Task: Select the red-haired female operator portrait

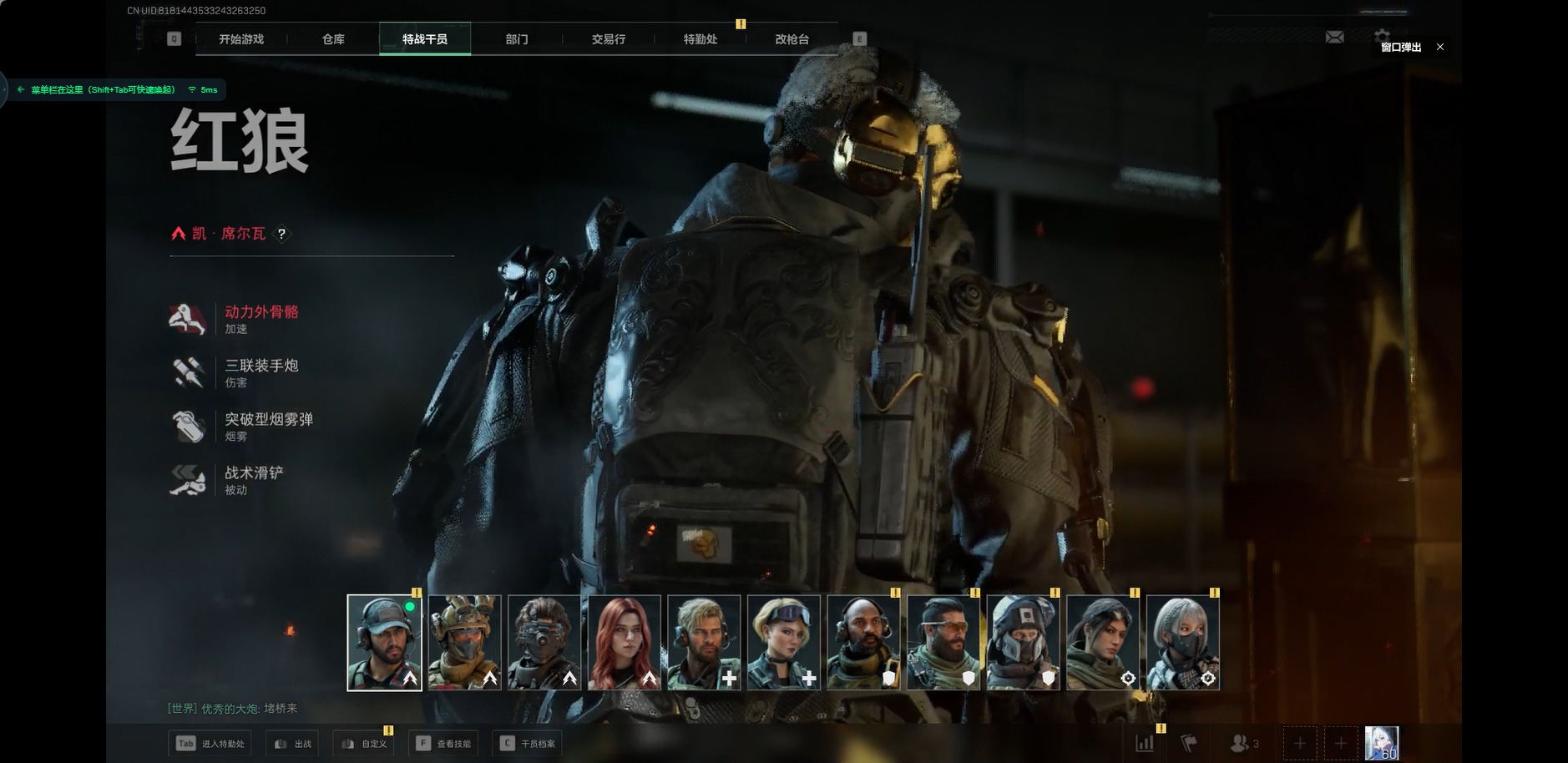Action: click(625, 642)
